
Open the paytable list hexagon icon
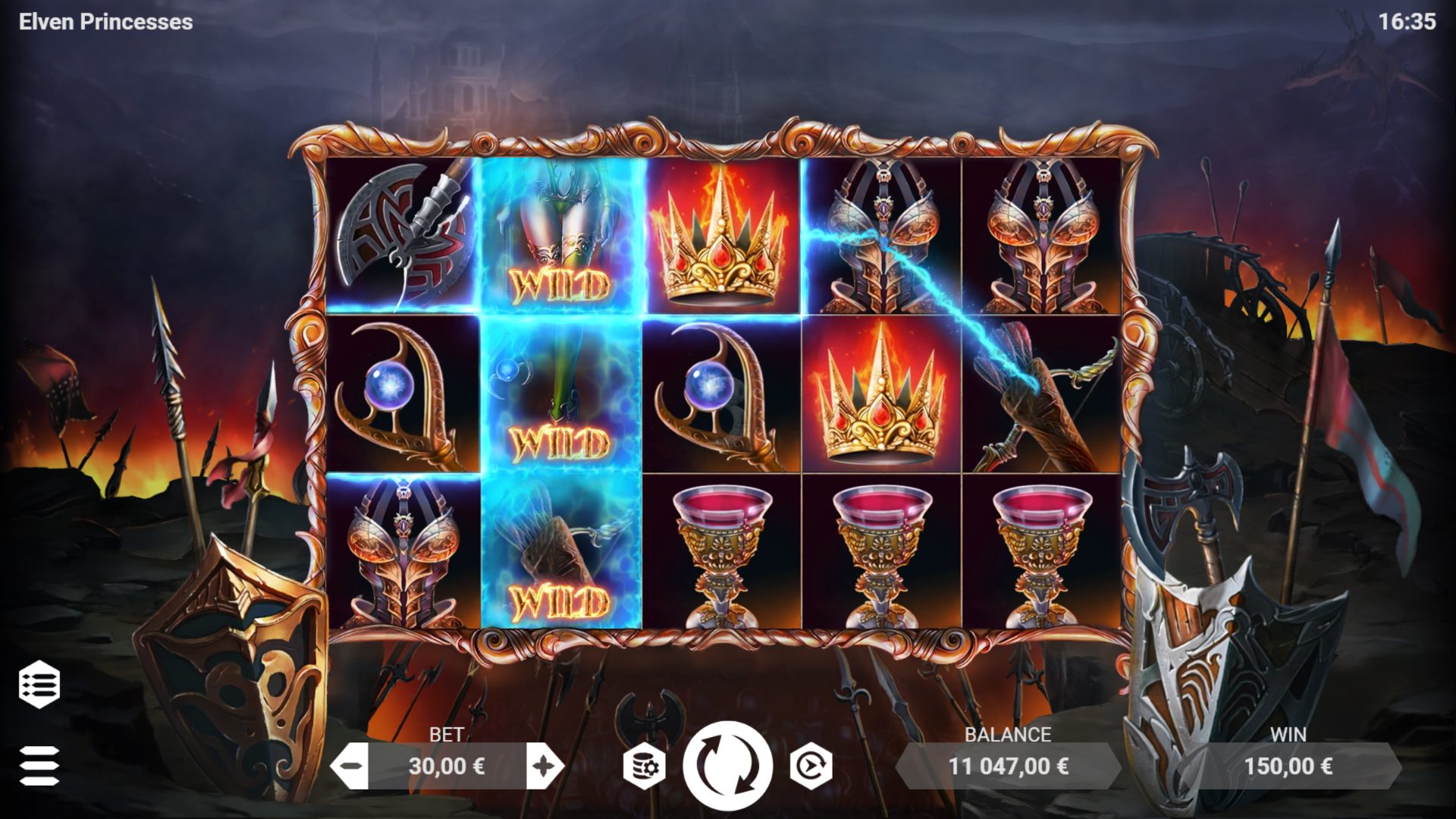pos(39,684)
